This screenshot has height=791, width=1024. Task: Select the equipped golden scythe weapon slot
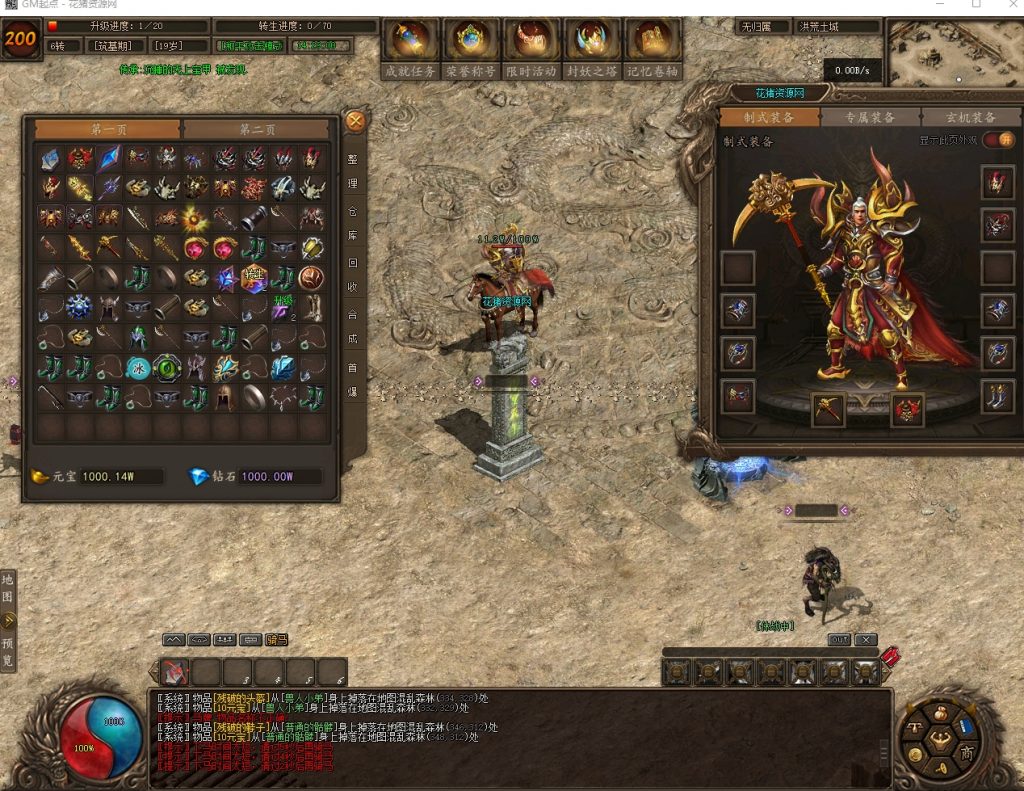tap(828, 409)
